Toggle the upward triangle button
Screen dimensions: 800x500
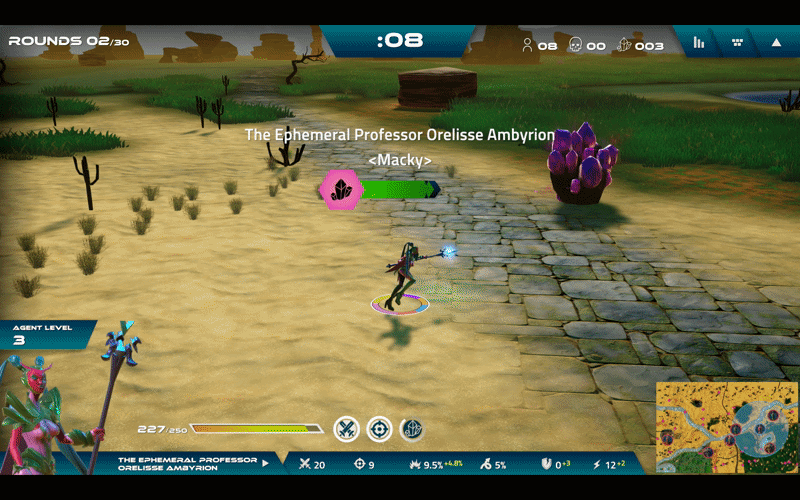click(776, 42)
